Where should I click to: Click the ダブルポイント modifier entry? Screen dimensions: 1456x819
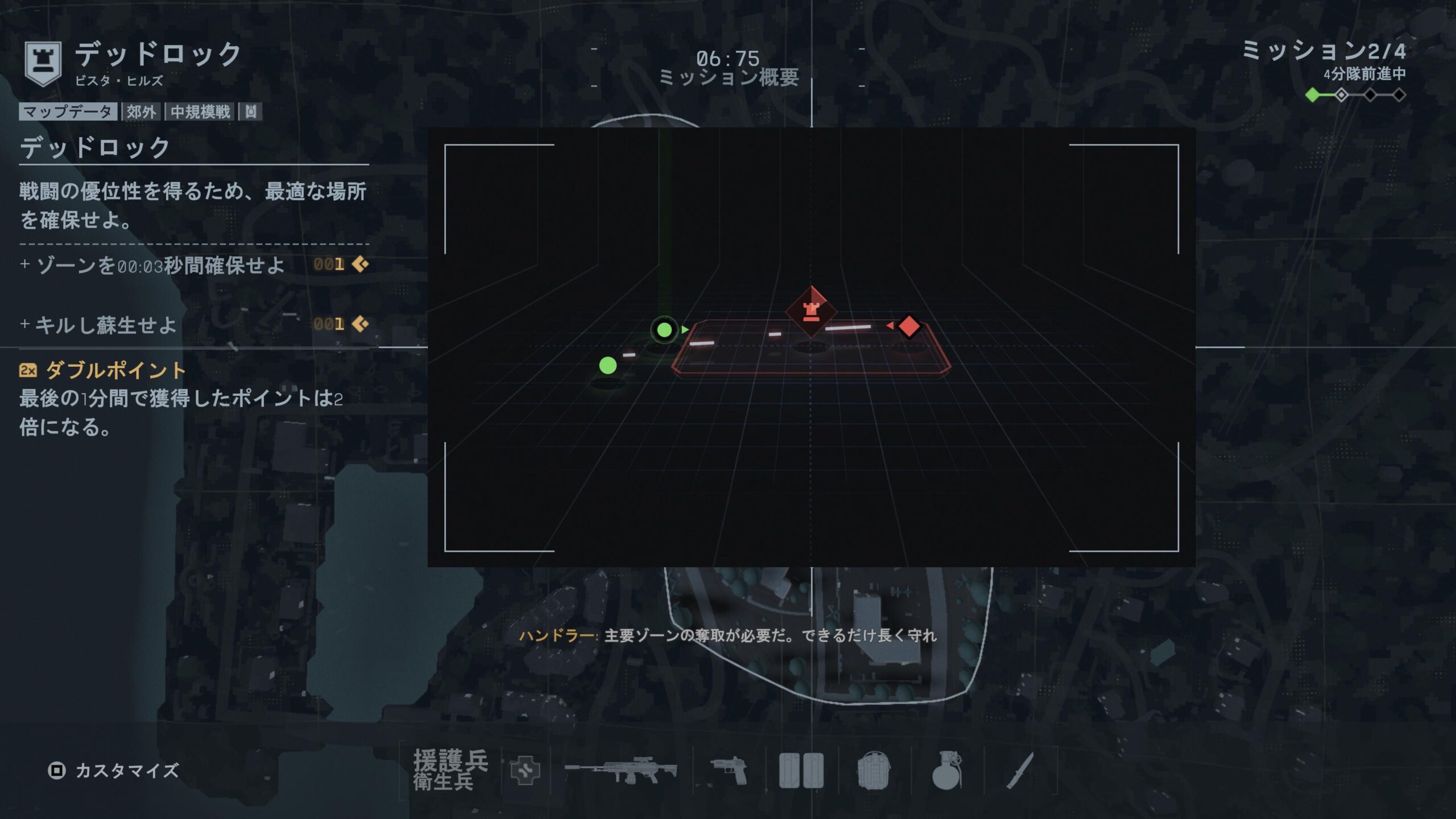[116, 370]
